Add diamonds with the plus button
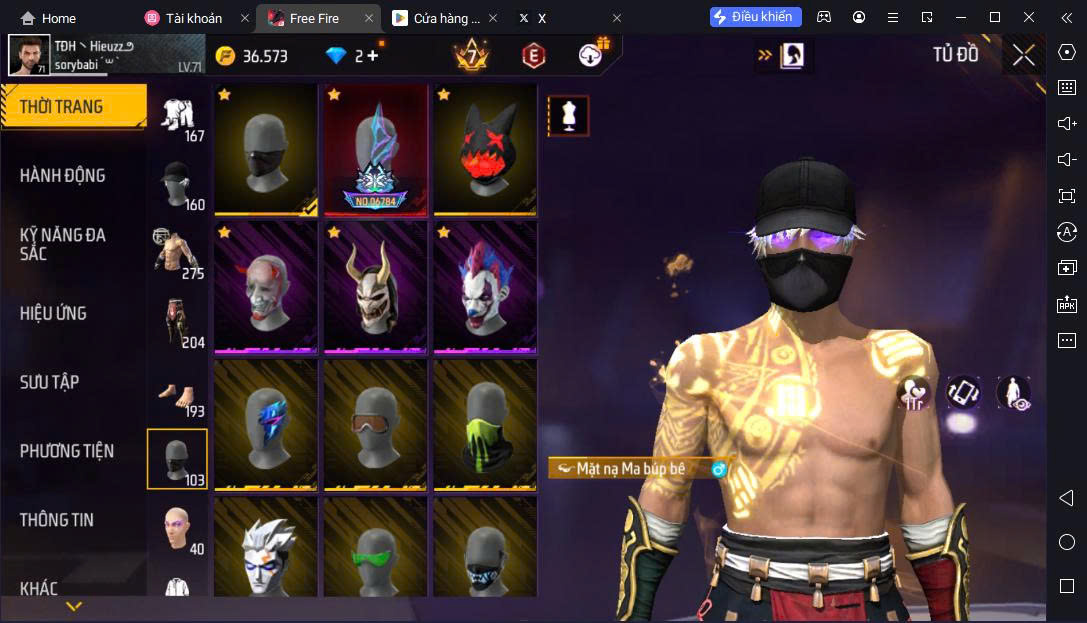1087x623 pixels. click(373, 56)
